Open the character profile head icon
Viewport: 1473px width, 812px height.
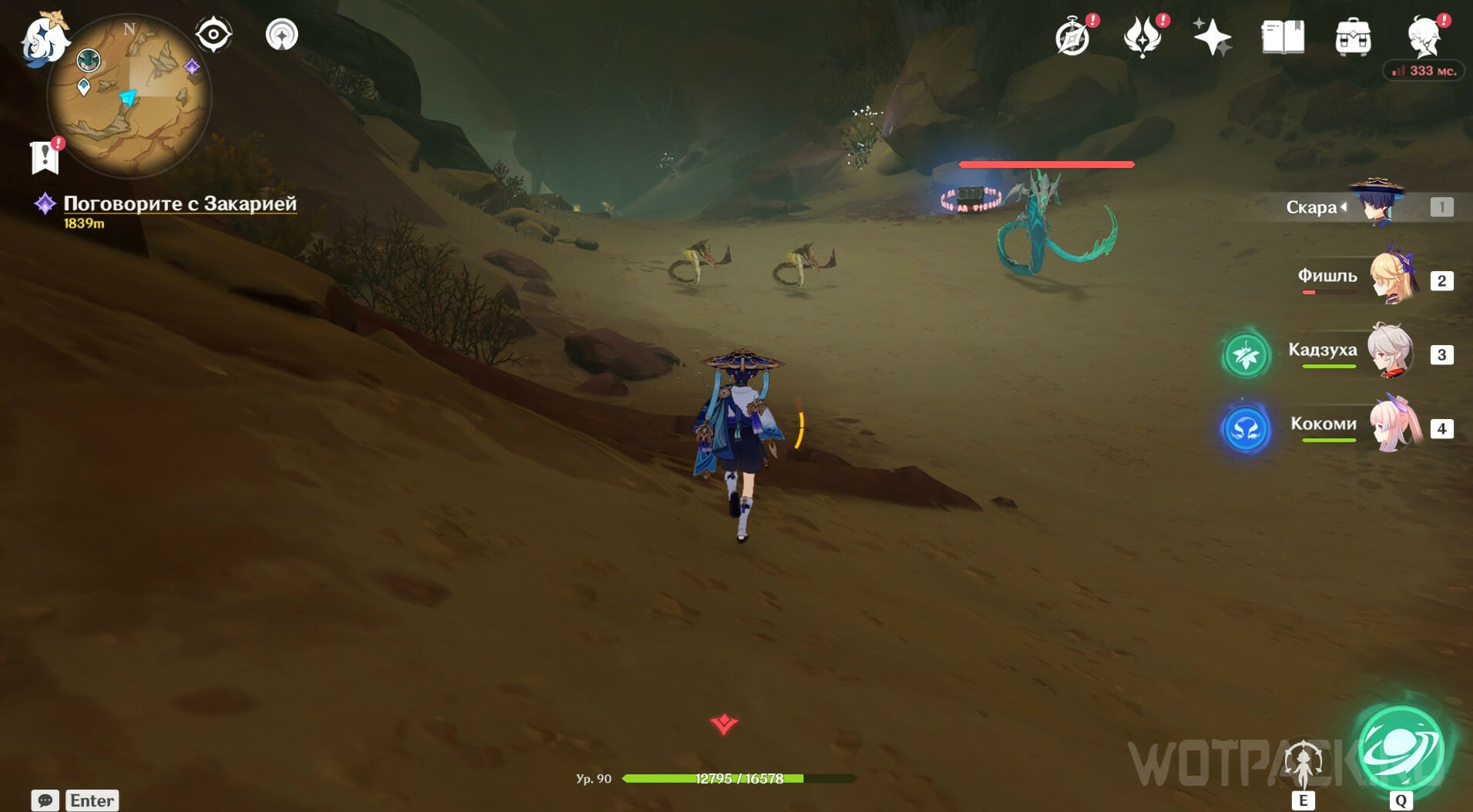click(1424, 37)
